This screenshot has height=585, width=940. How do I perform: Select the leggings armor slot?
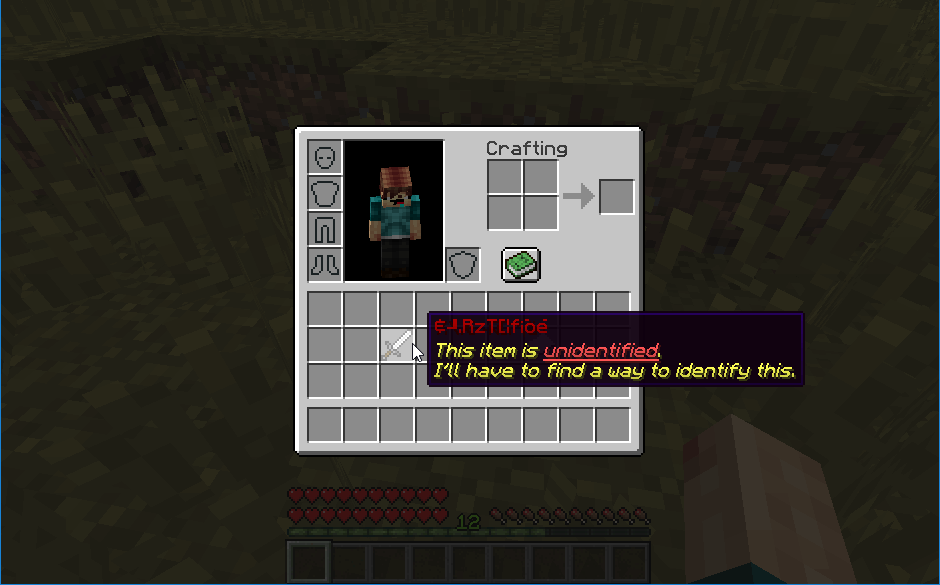click(x=325, y=229)
